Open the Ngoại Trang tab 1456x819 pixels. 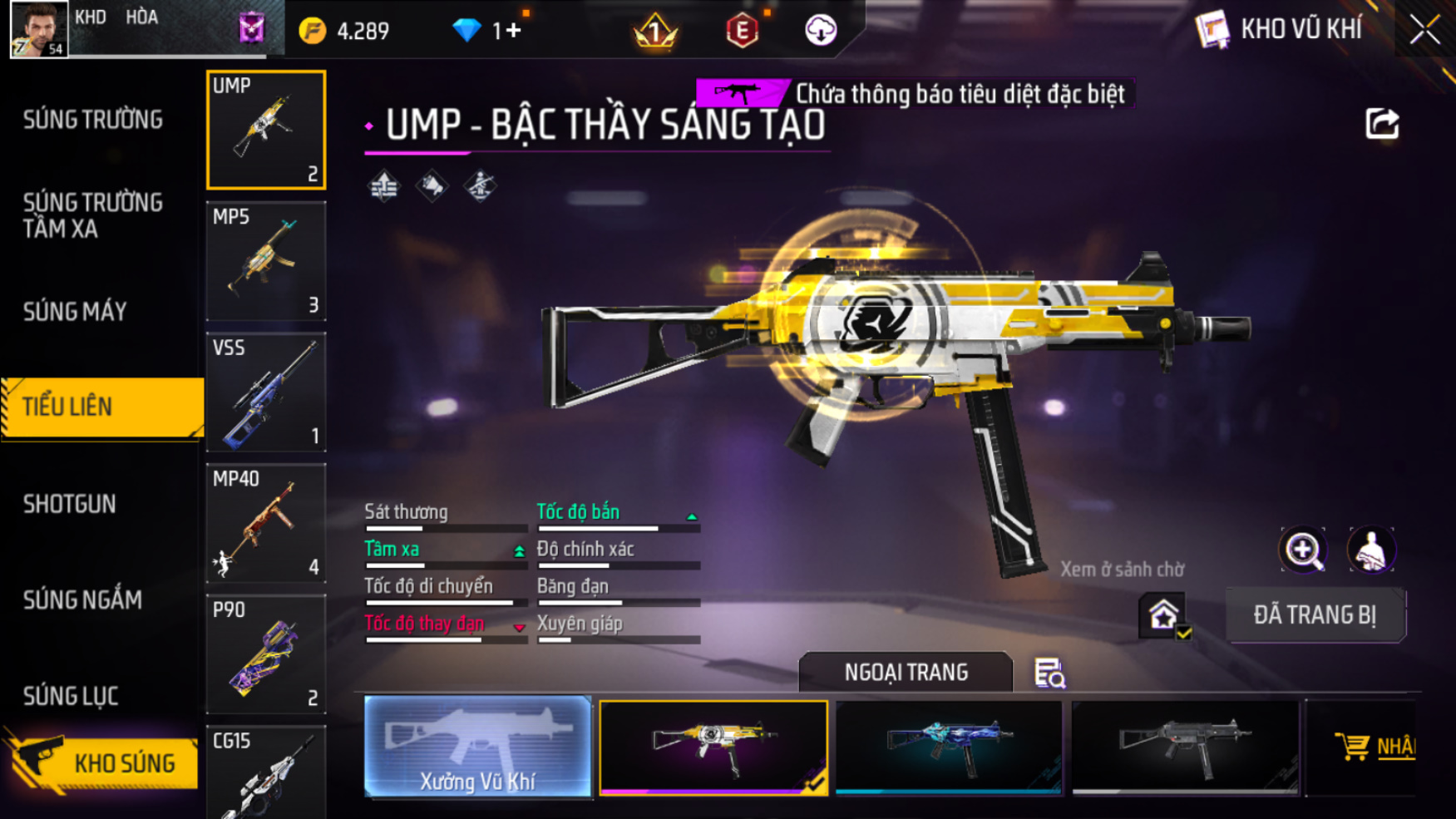tap(906, 672)
